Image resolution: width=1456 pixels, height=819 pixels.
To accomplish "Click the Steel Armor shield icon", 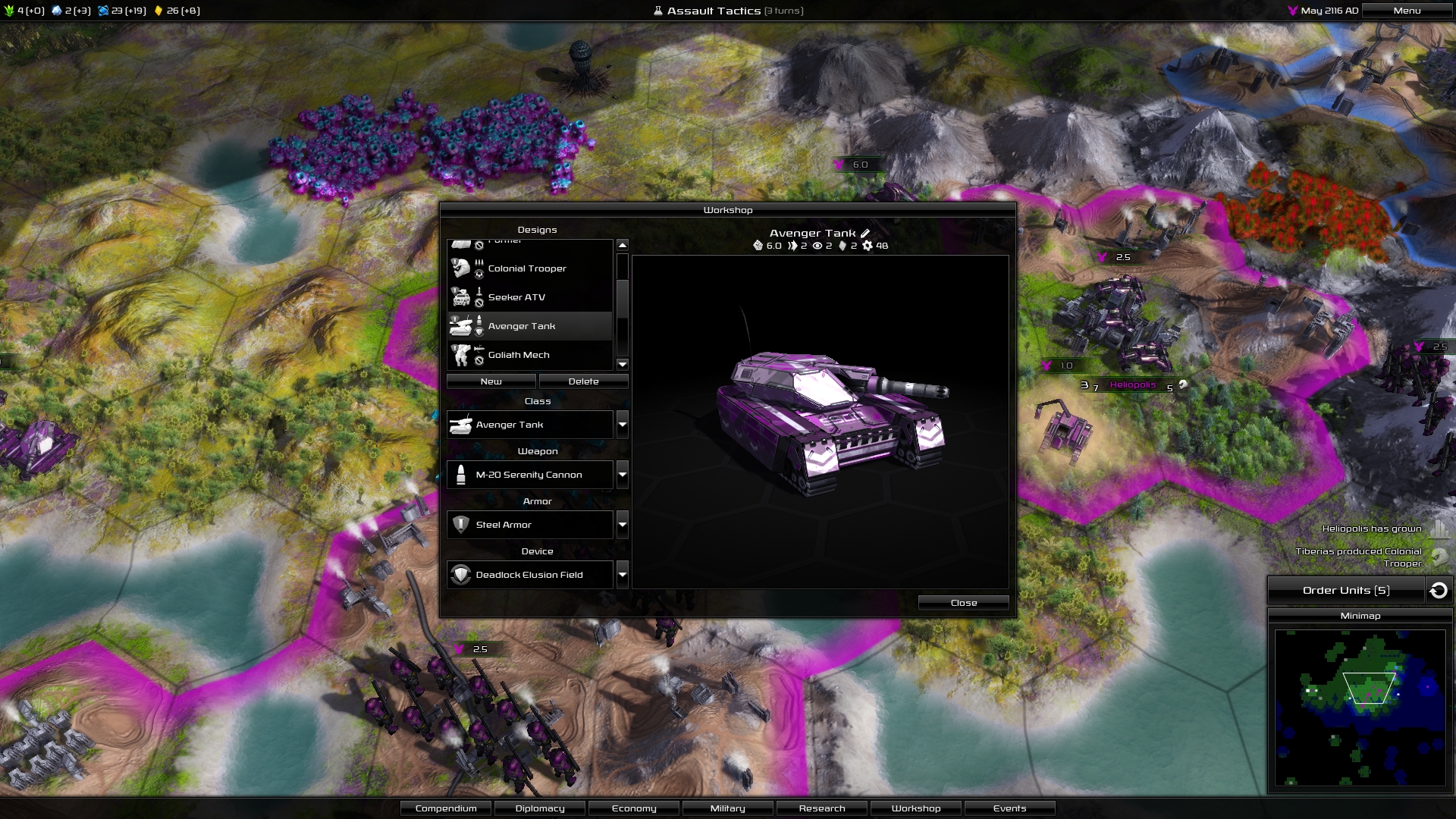I will click(x=462, y=524).
